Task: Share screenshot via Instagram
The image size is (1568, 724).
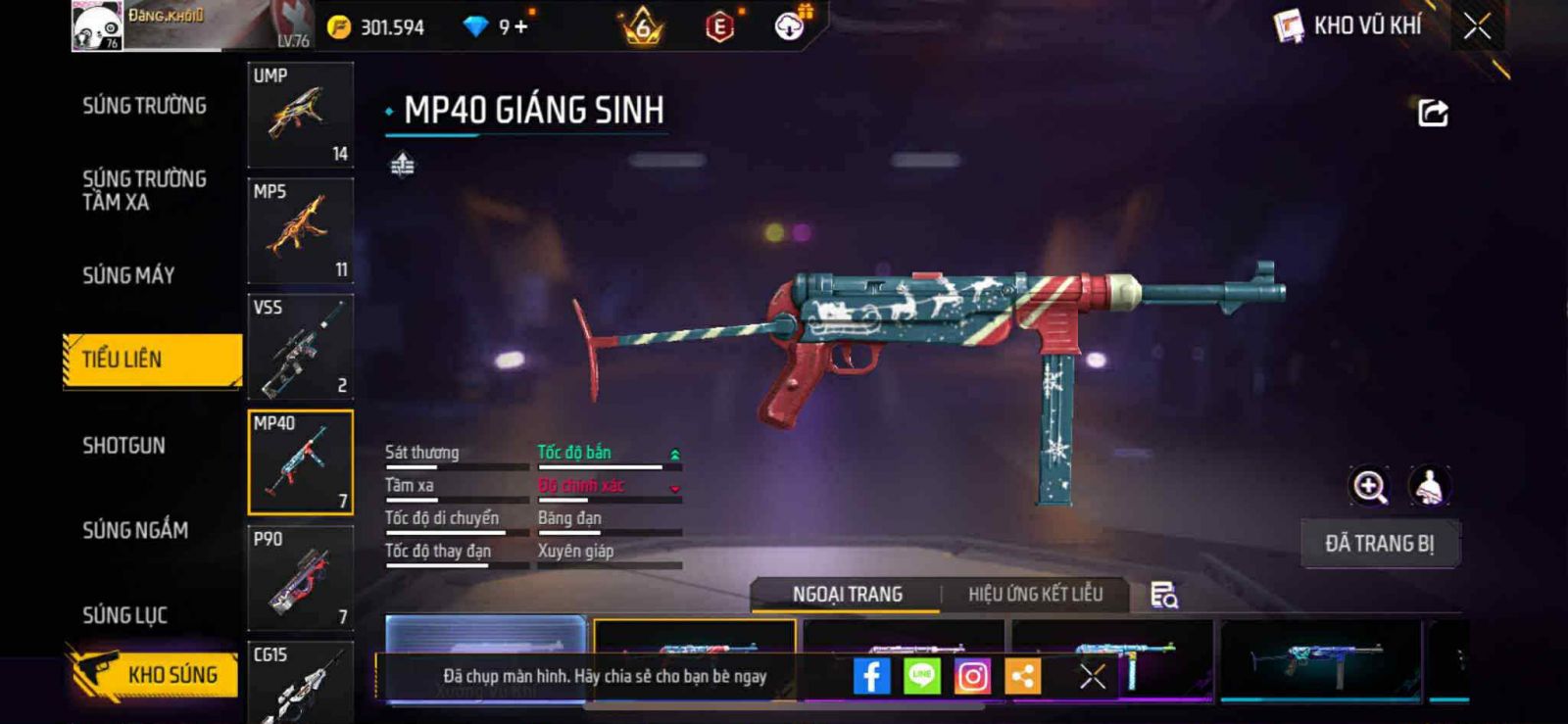Action: [x=972, y=676]
